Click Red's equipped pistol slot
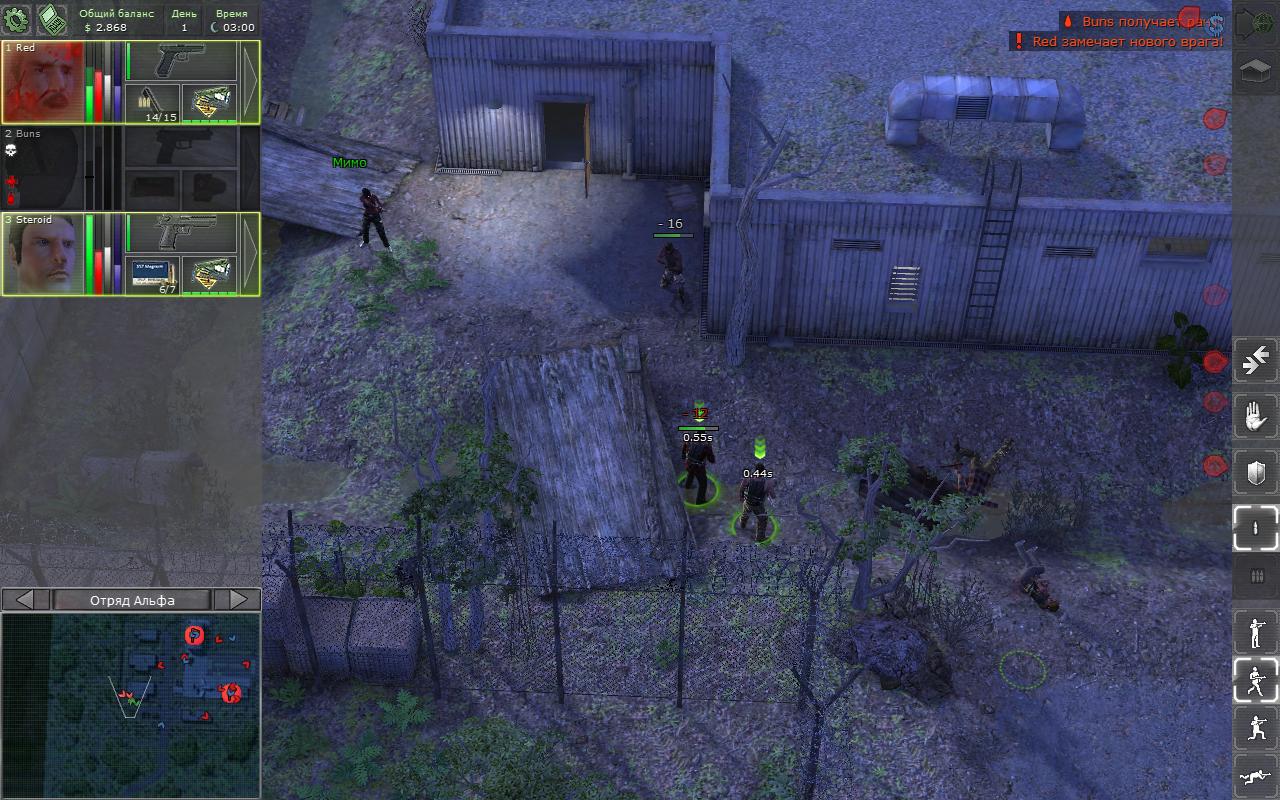Image resolution: width=1280 pixels, height=800 pixels. click(181, 61)
